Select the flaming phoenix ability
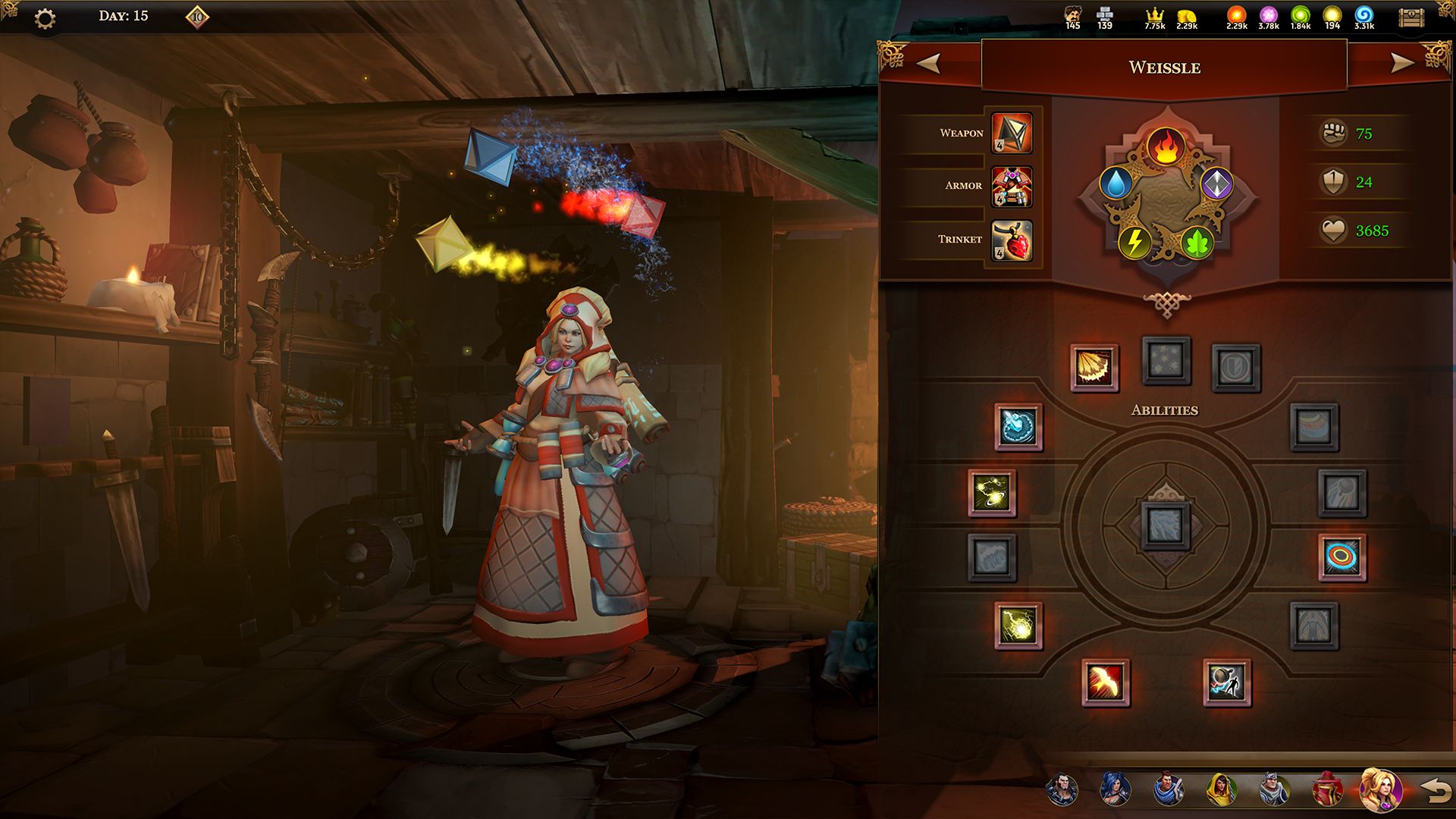 [1106, 682]
